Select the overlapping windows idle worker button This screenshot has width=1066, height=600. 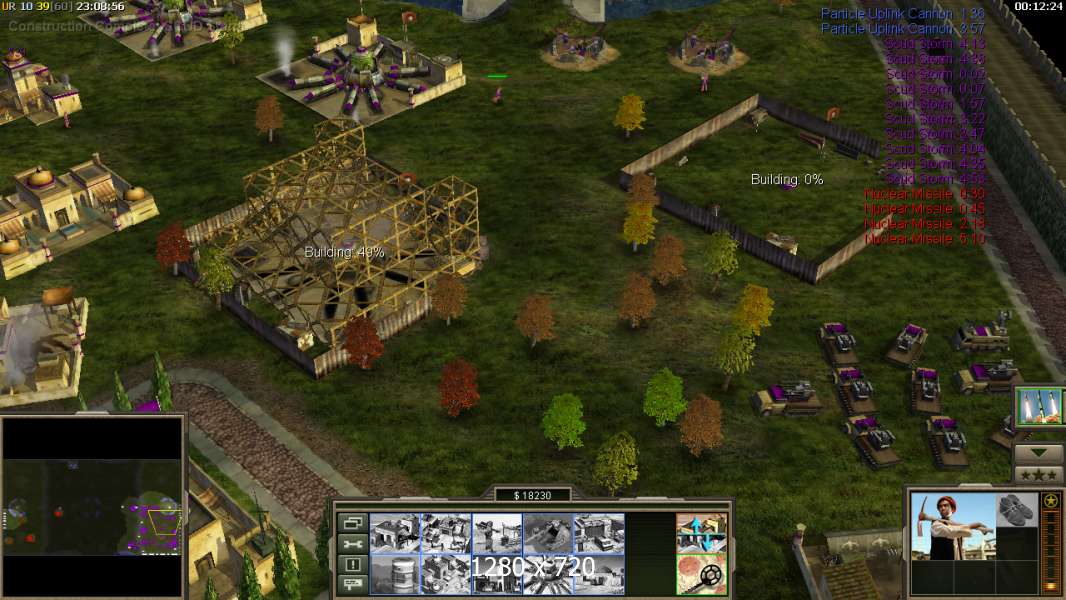click(x=352, y=522)
